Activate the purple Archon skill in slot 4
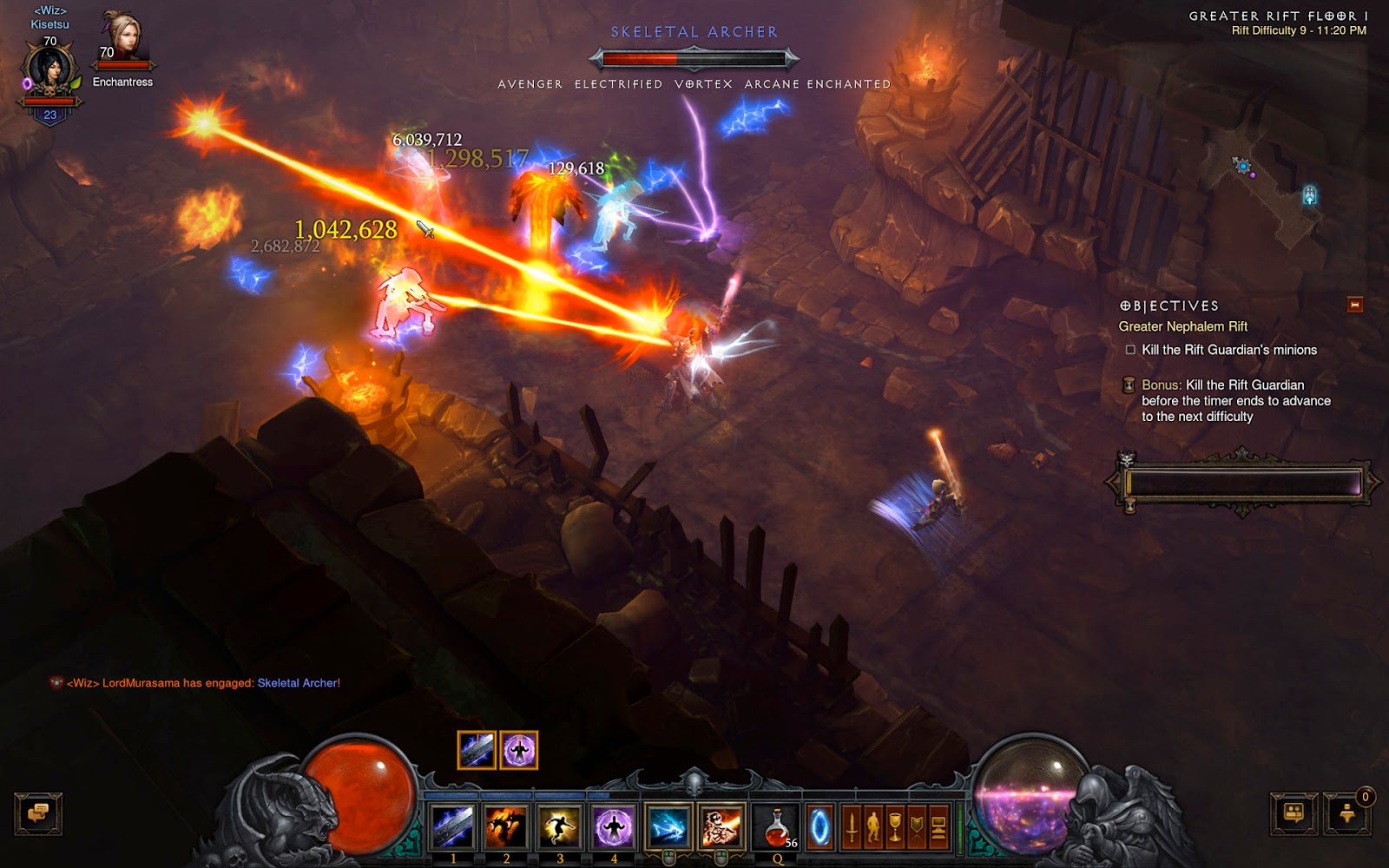 point(614,825)
